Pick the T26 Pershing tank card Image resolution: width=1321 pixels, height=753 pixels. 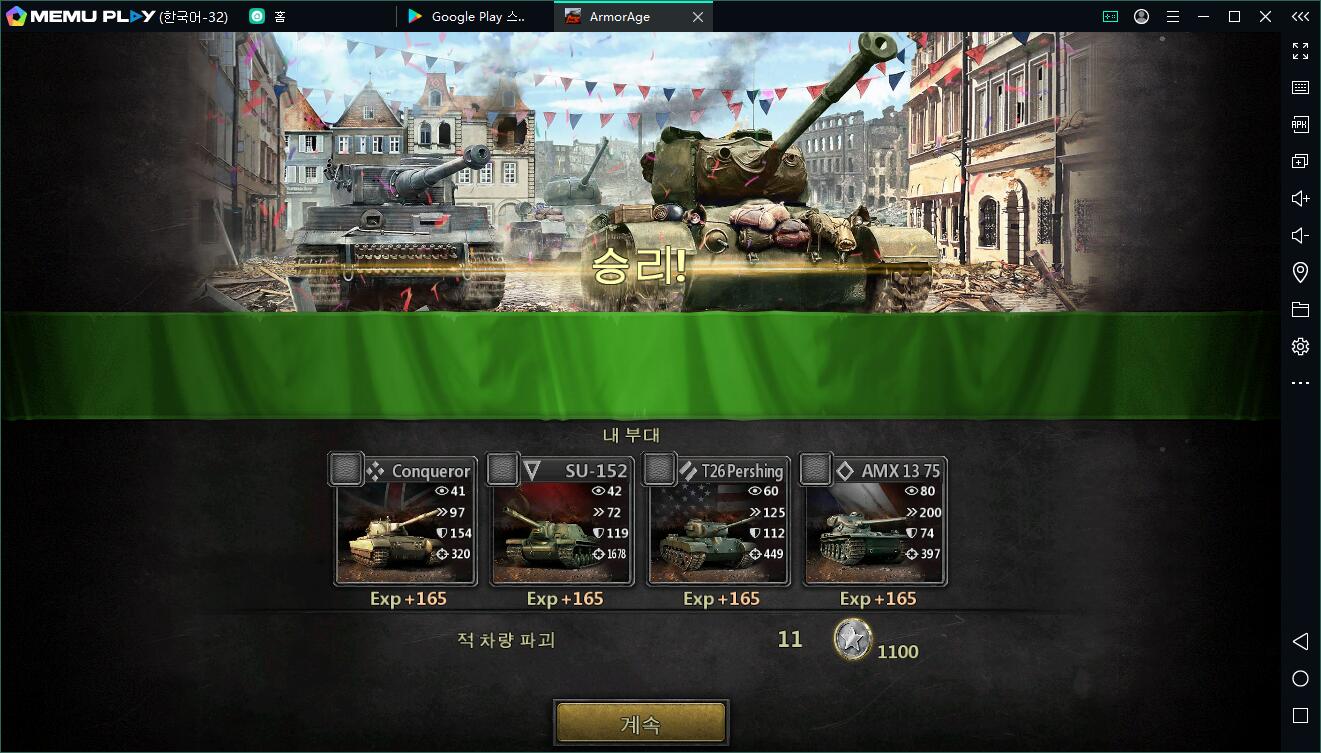(717, 522)
